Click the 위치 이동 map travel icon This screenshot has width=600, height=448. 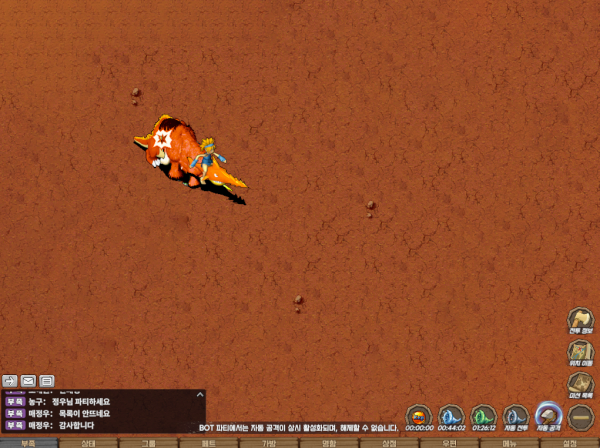click(x=581, y=352)
